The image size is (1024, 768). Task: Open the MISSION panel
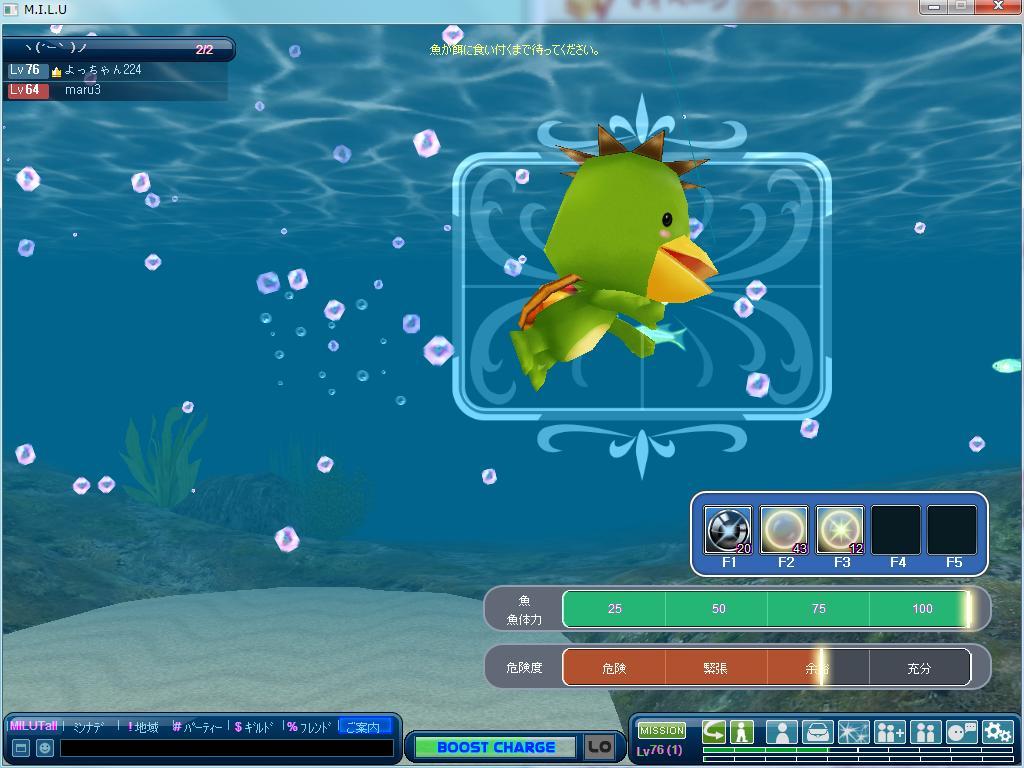pos(662,731)
